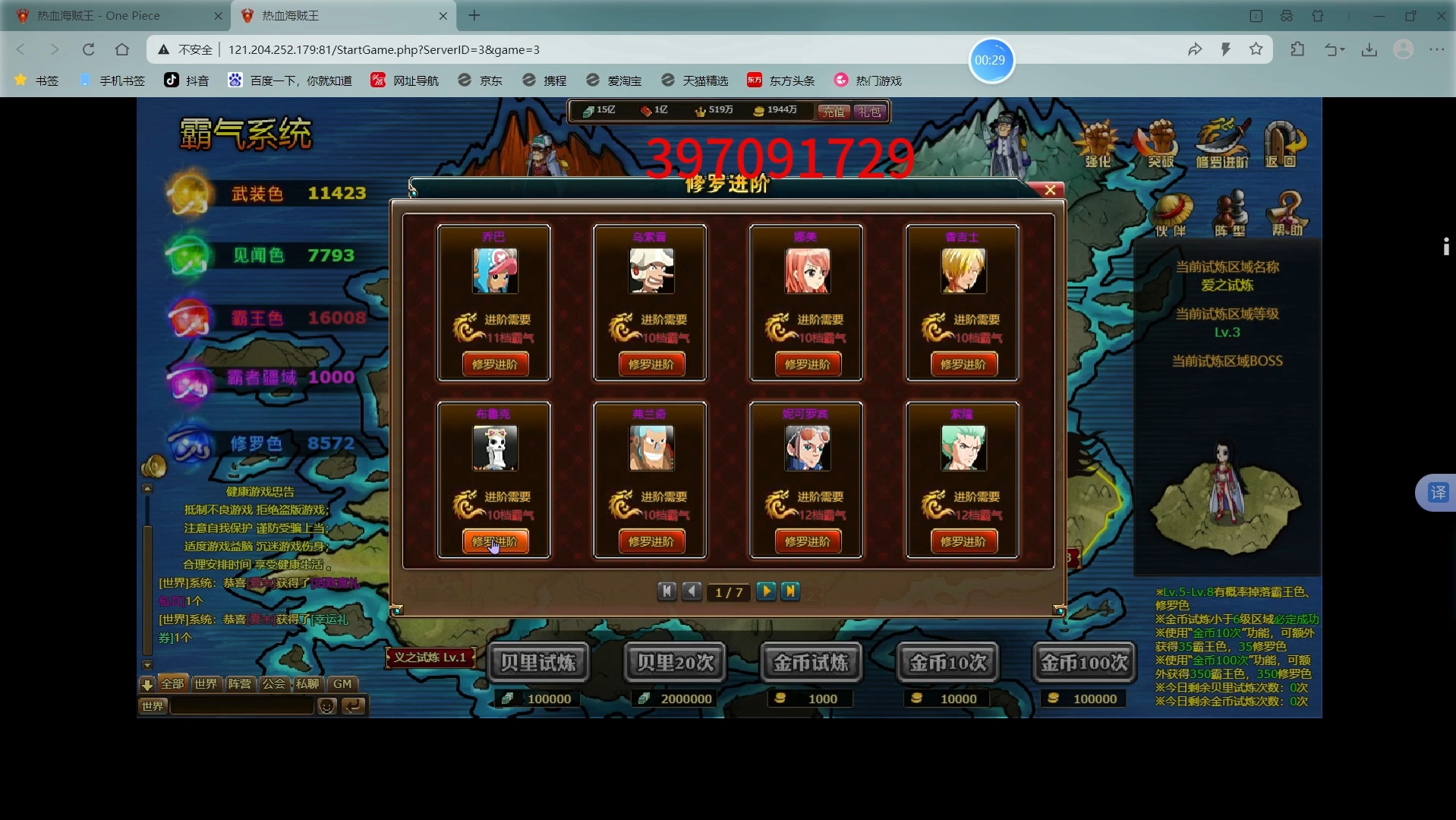Run 金币10次 trial

(948, 663)
